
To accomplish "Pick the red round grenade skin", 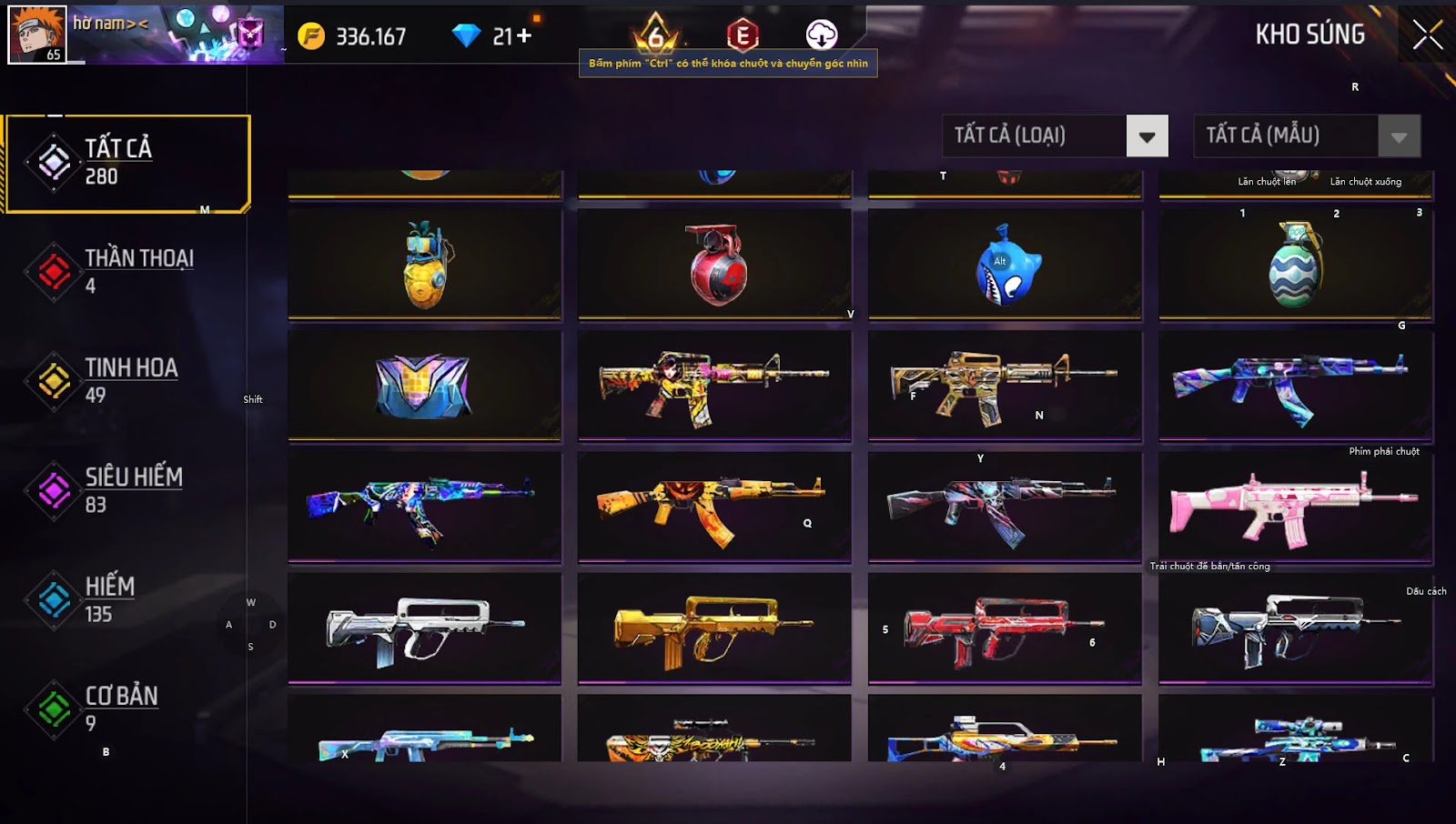I will click(x=715, y=265).
